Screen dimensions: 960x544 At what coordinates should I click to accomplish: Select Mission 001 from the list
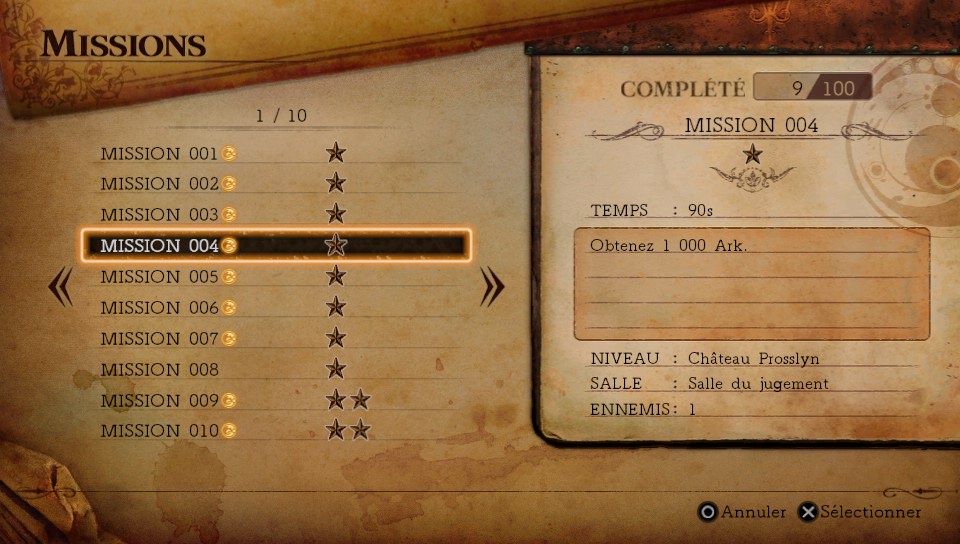160,153
